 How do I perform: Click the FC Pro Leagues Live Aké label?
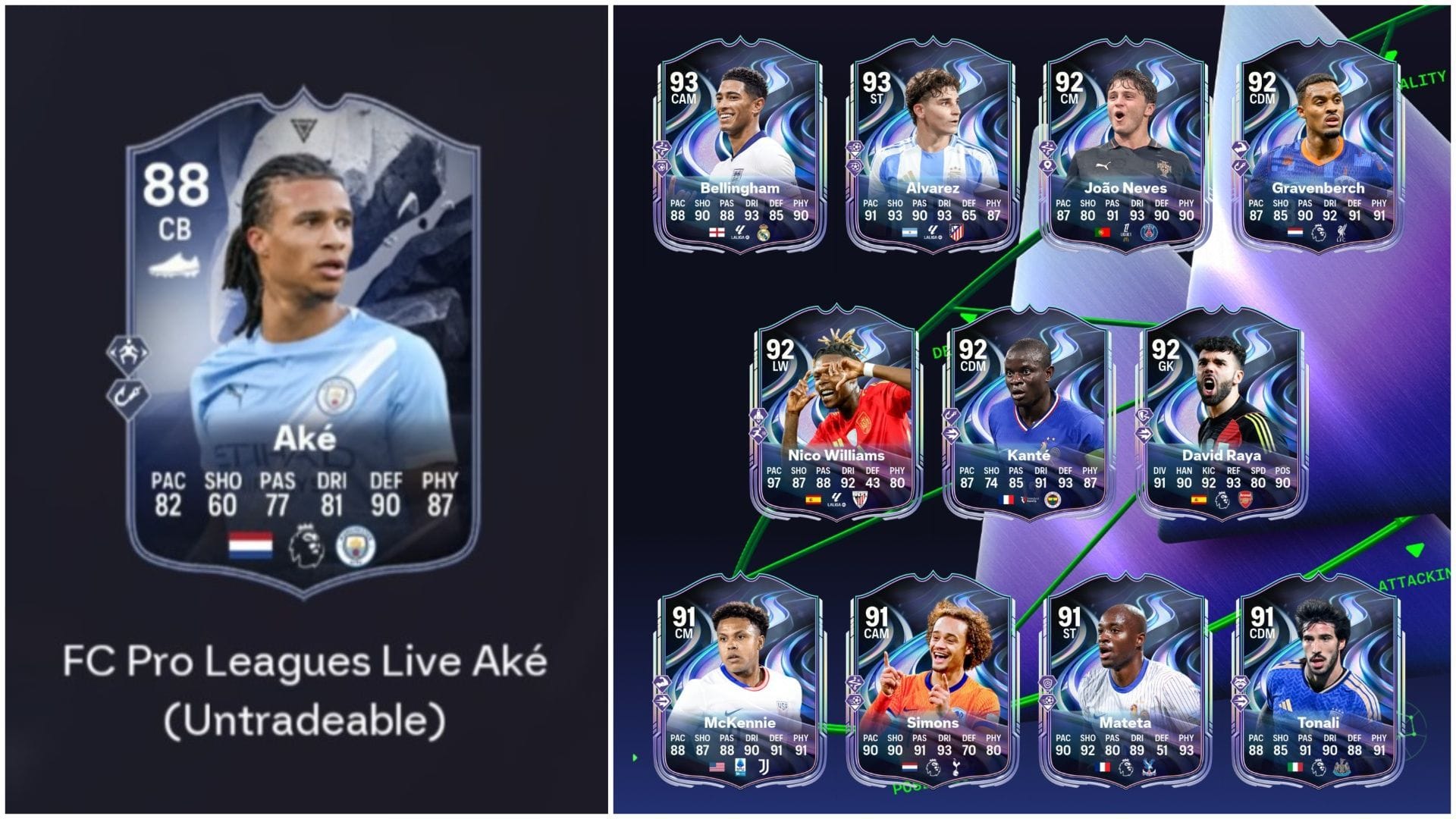point(303,662)
